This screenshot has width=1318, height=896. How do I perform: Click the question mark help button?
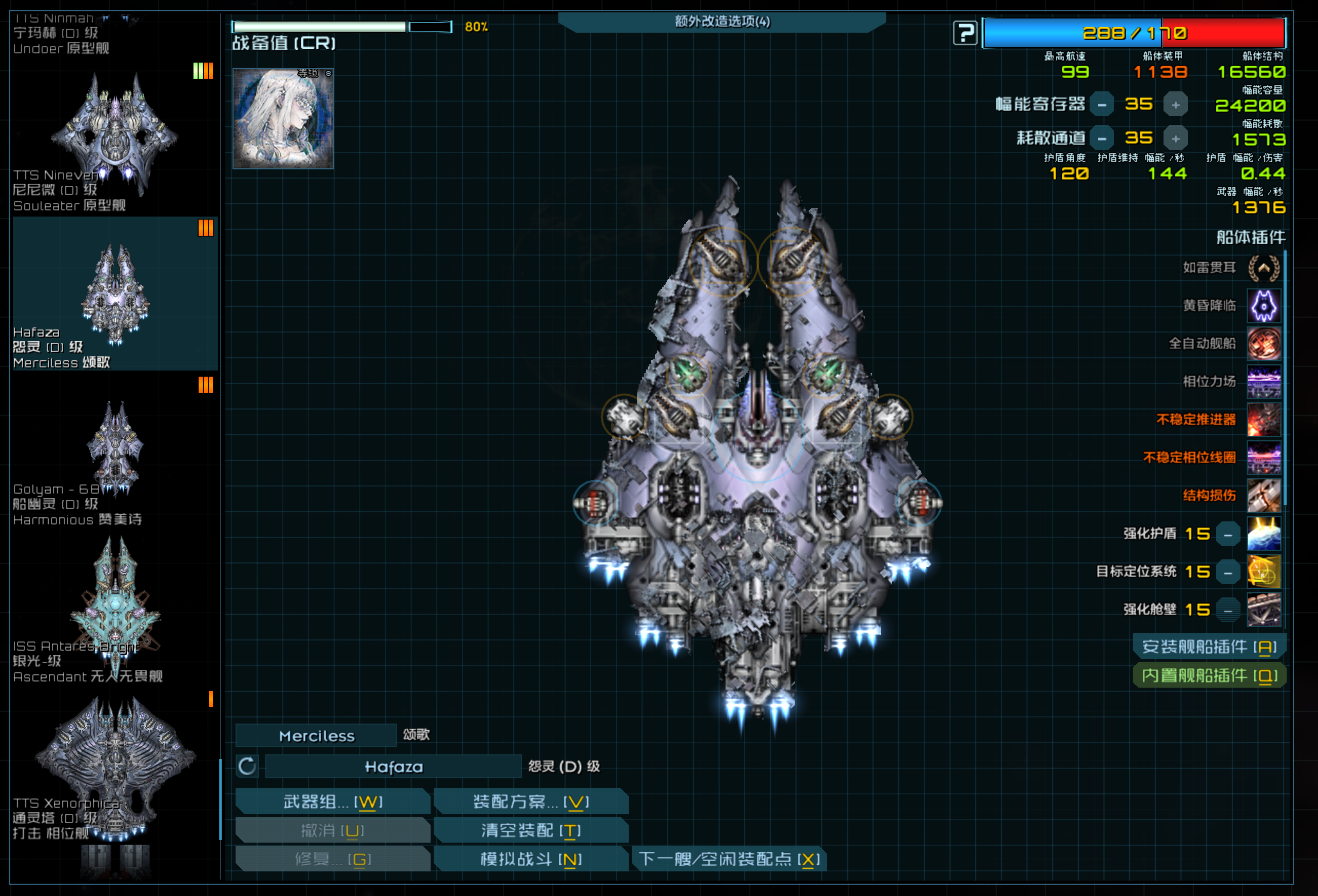[x=965, y=33]
